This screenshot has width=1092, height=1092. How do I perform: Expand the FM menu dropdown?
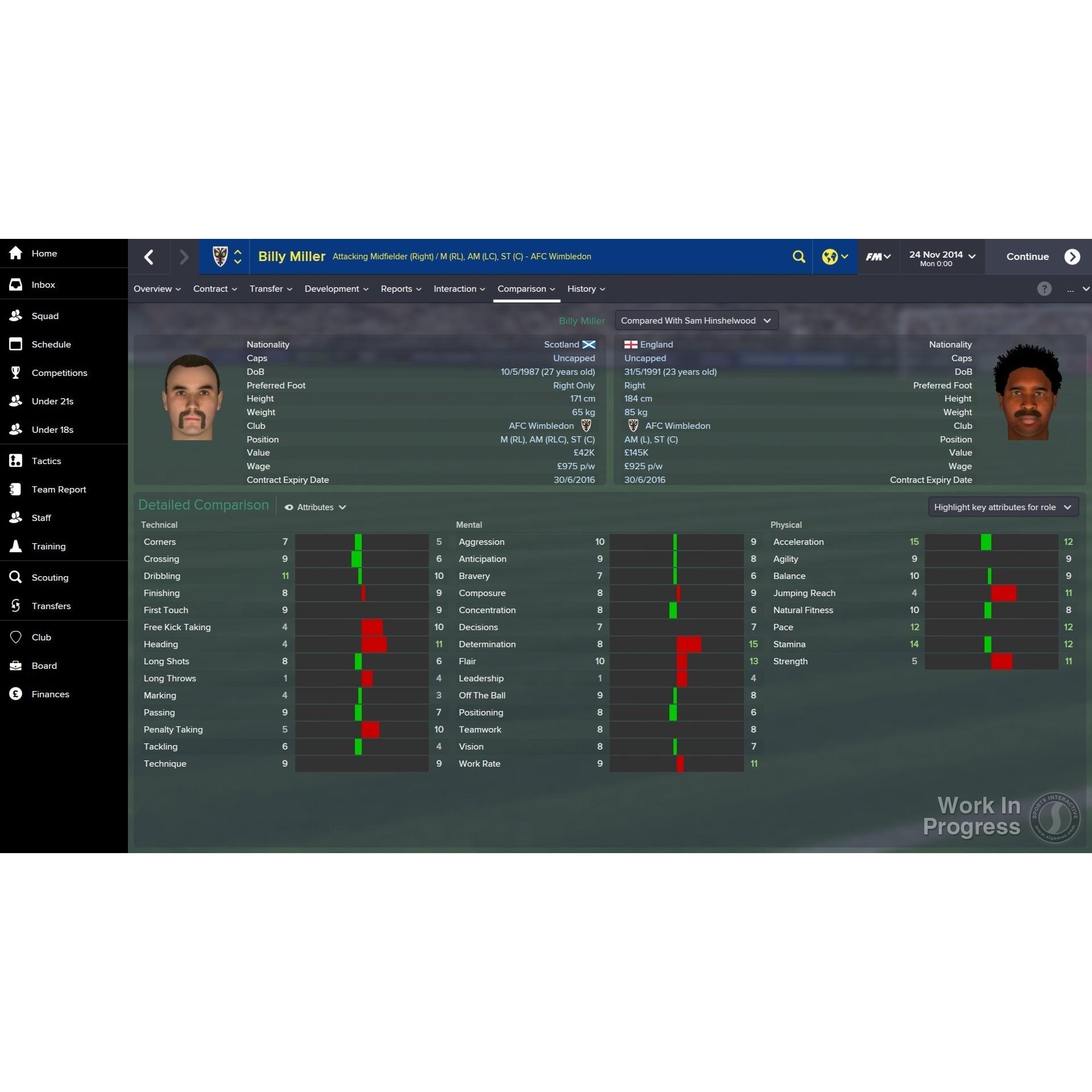[x=878, y=257]
